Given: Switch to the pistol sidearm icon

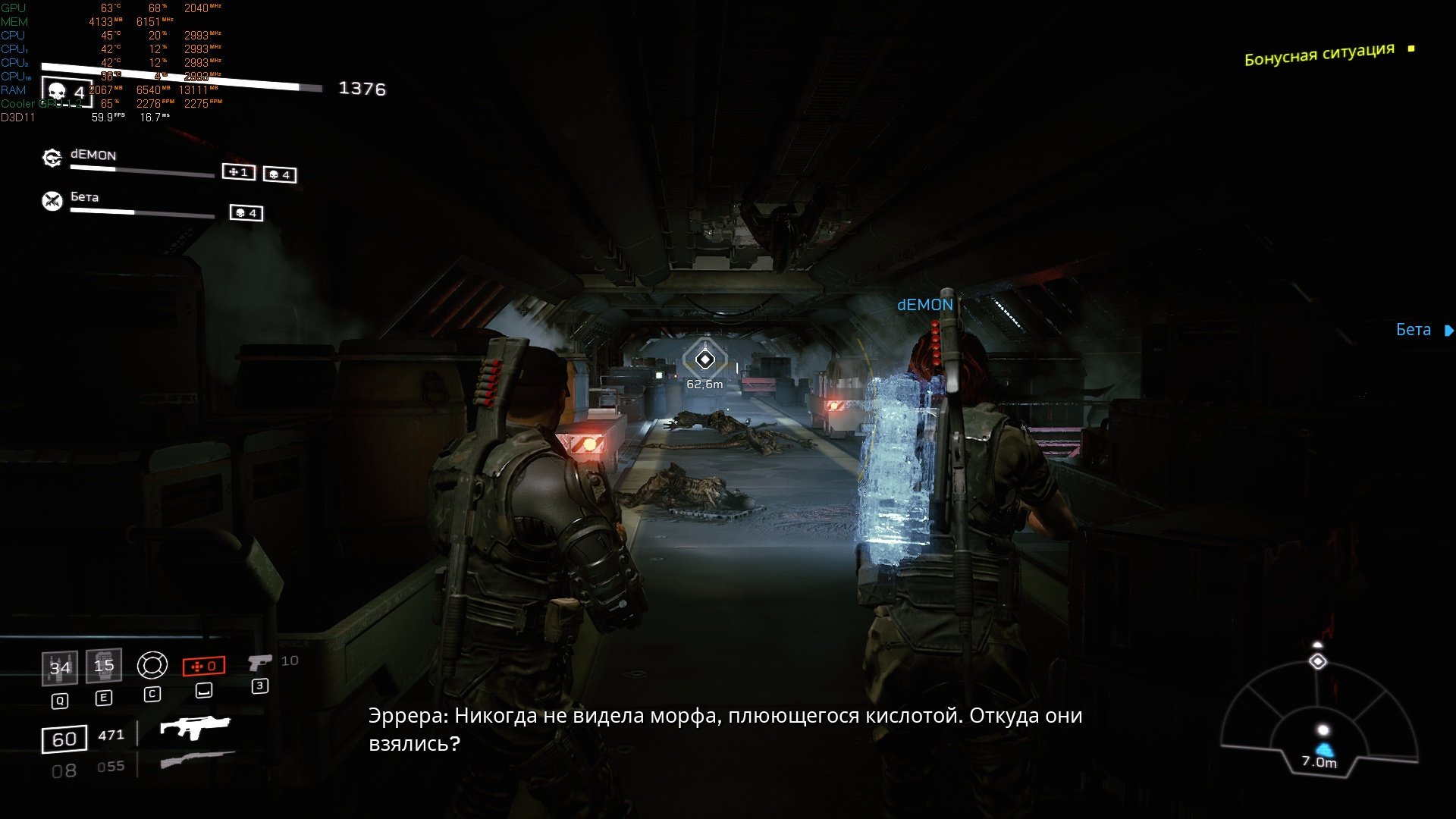Looking at the screenshot, I should pyautogui.click(x=259, y=663).
